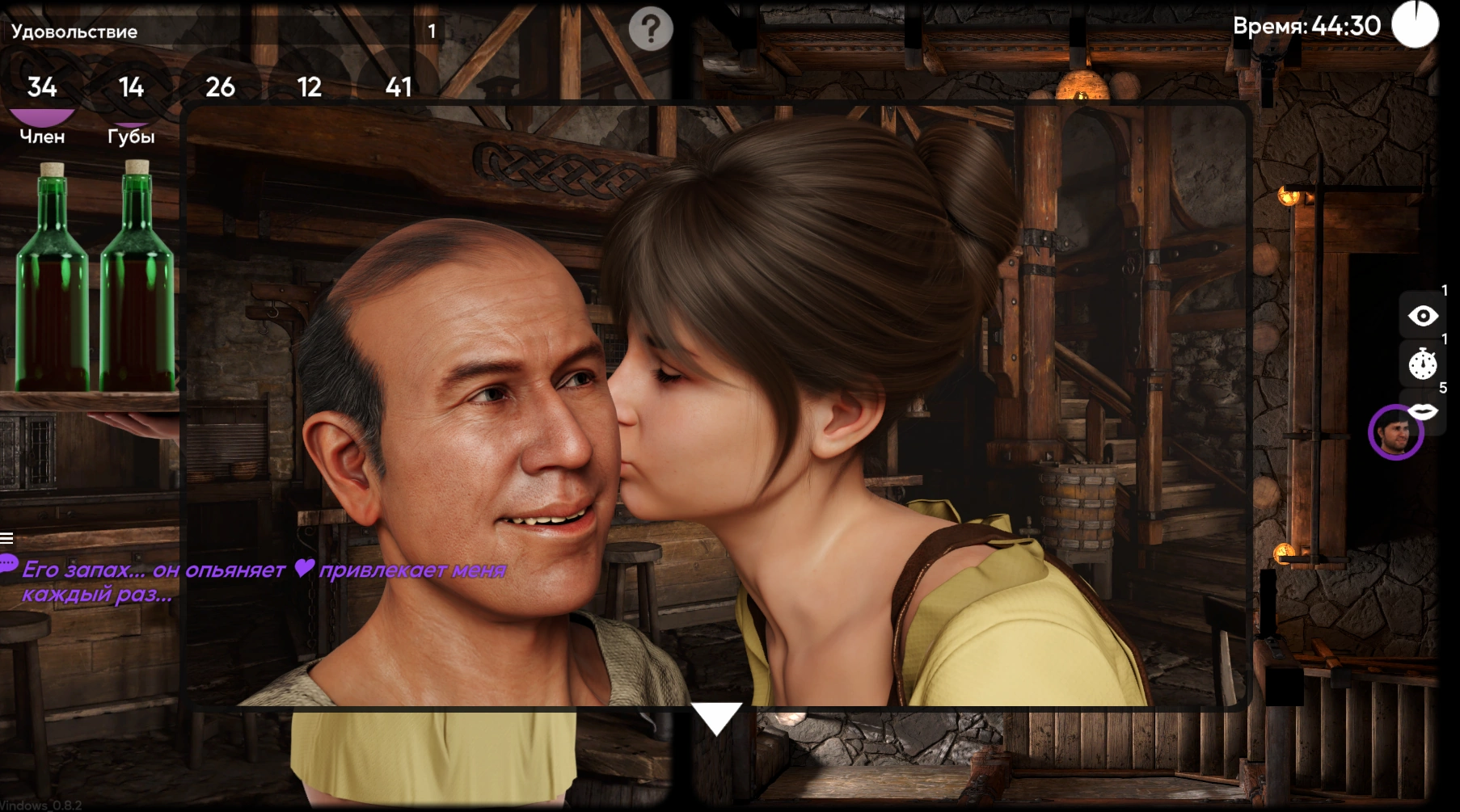Select the "Член" stat circle
Image resolution: width=1460 pixels, height=812 pixels.
pyautogui.click(x=42, y=87)
